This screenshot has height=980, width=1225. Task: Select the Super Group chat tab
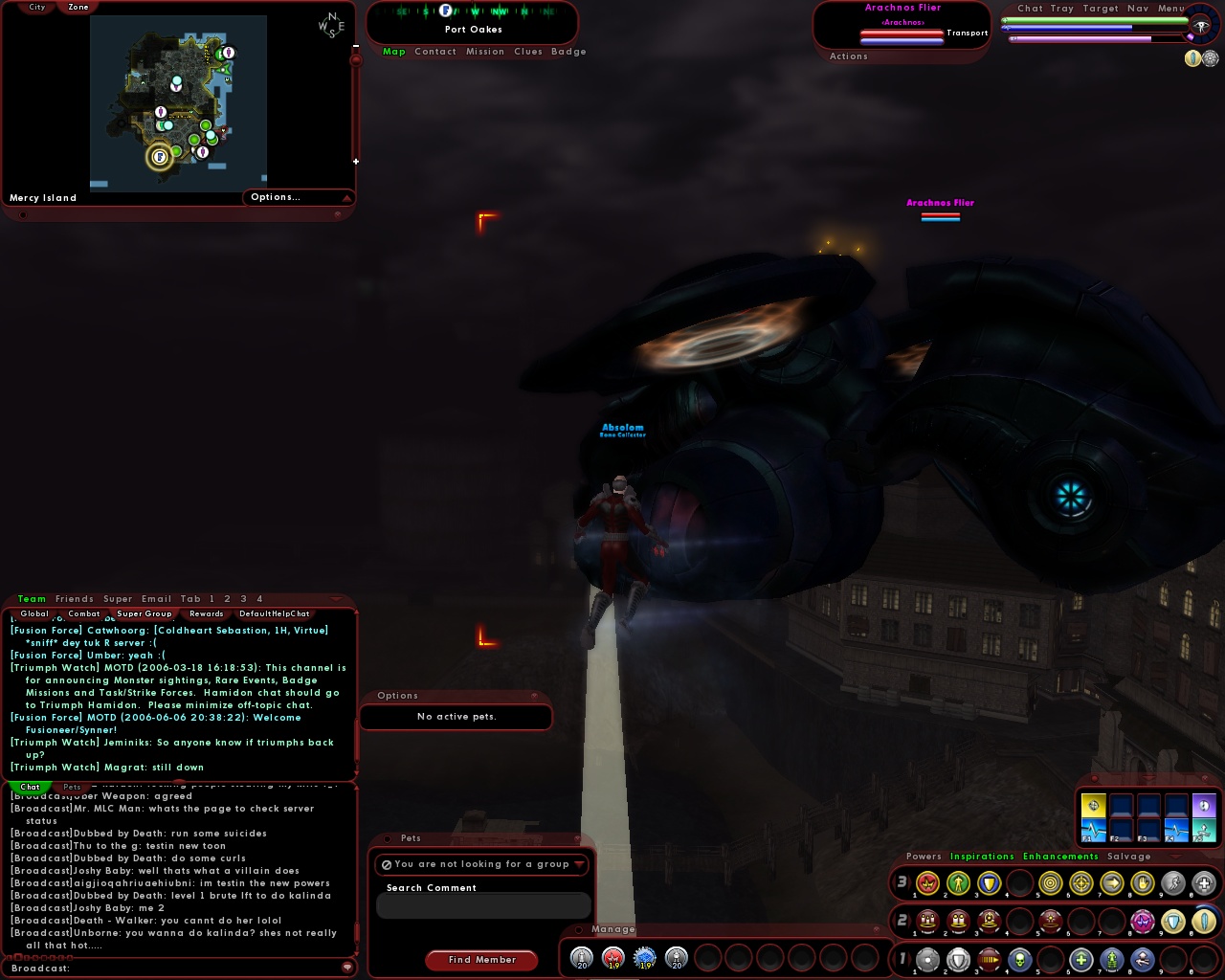tap(145, 613)
